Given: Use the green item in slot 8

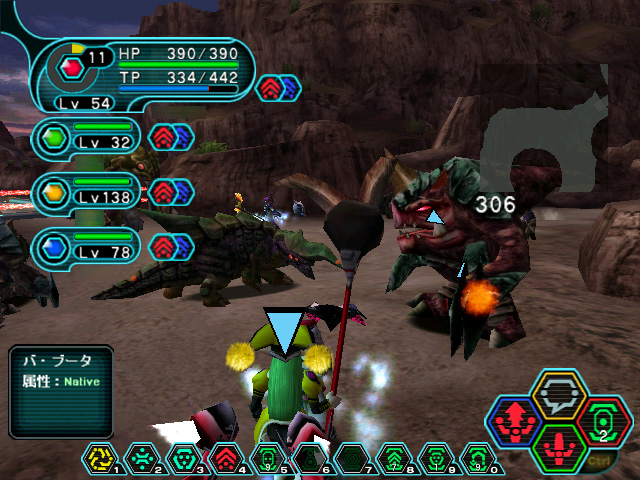Looking at the screenshot, I should click(394, 458).
